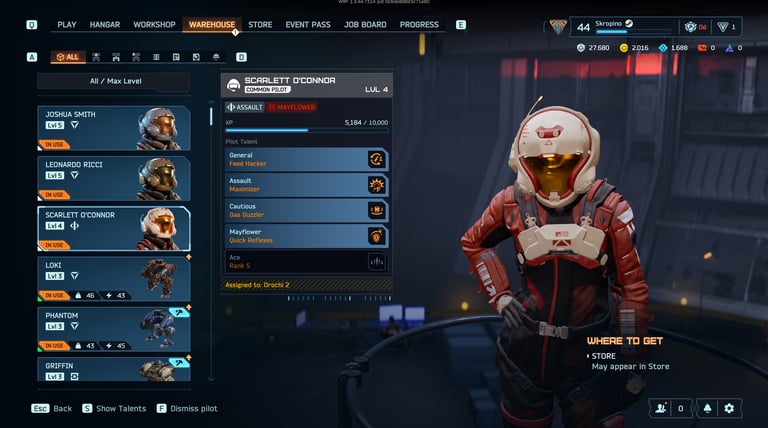Select pilot Joshua Smith
This screenshot has height=428, width=768.
click(113, 128)
